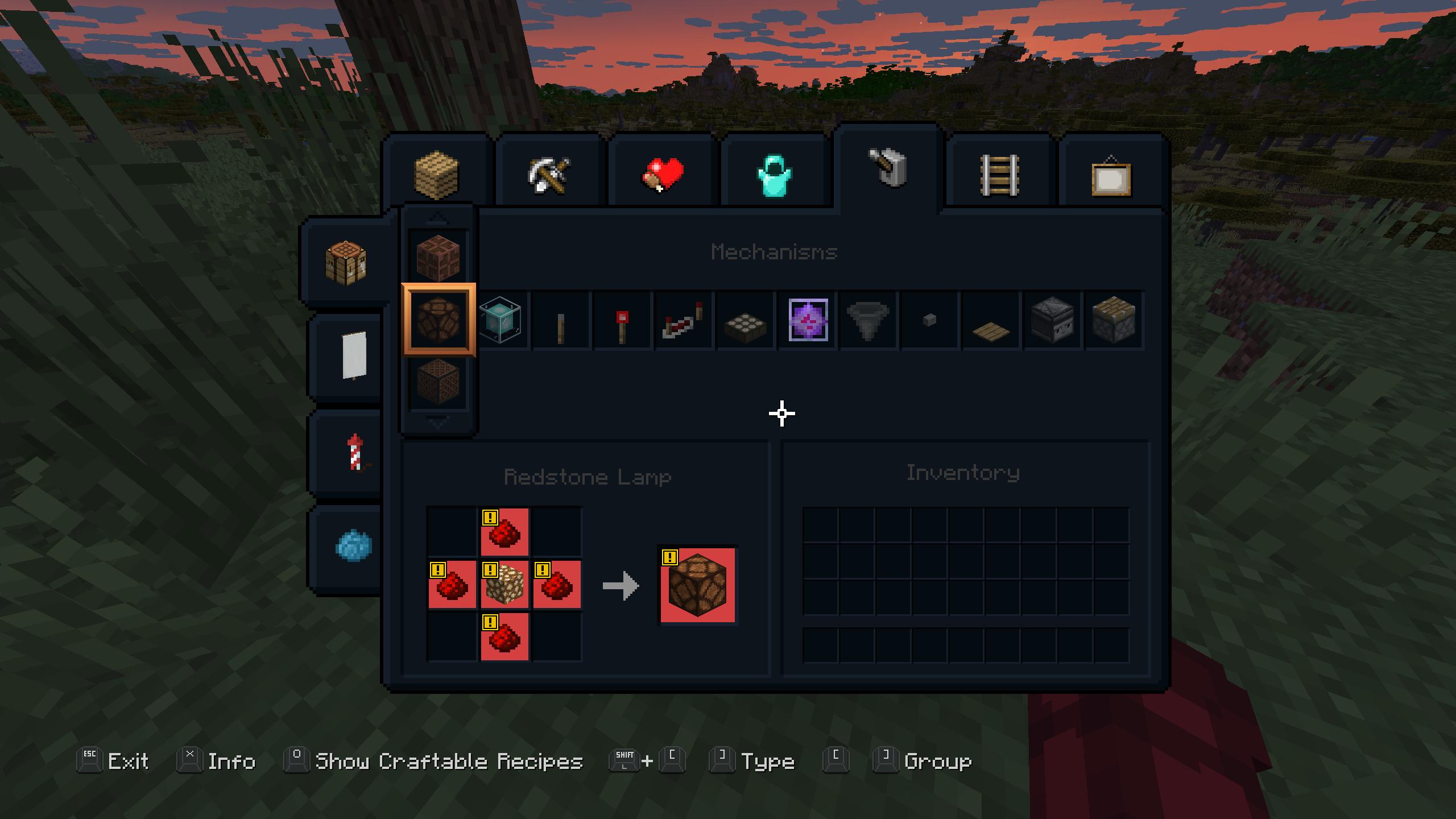Switch to the pickaxe tools tab
1456x819 pixels.
[549, 173]
